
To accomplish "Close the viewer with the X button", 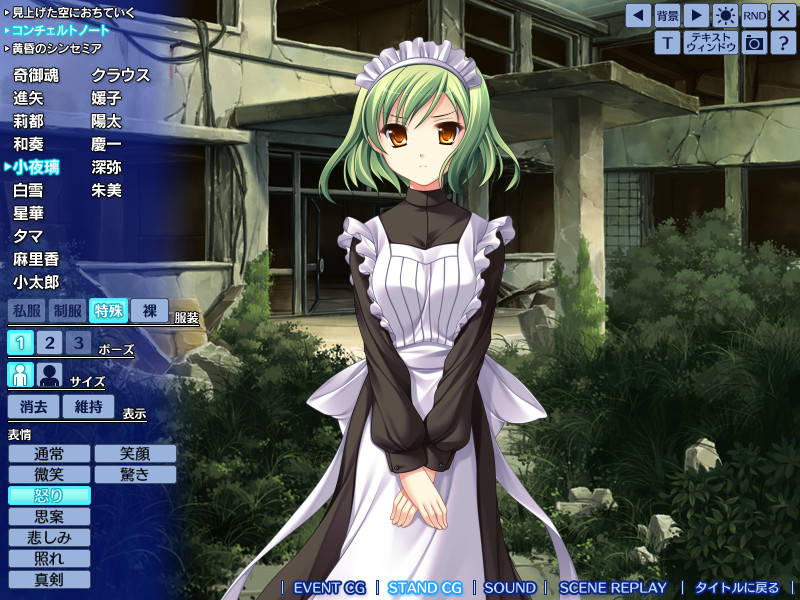I will click(783, 15).
